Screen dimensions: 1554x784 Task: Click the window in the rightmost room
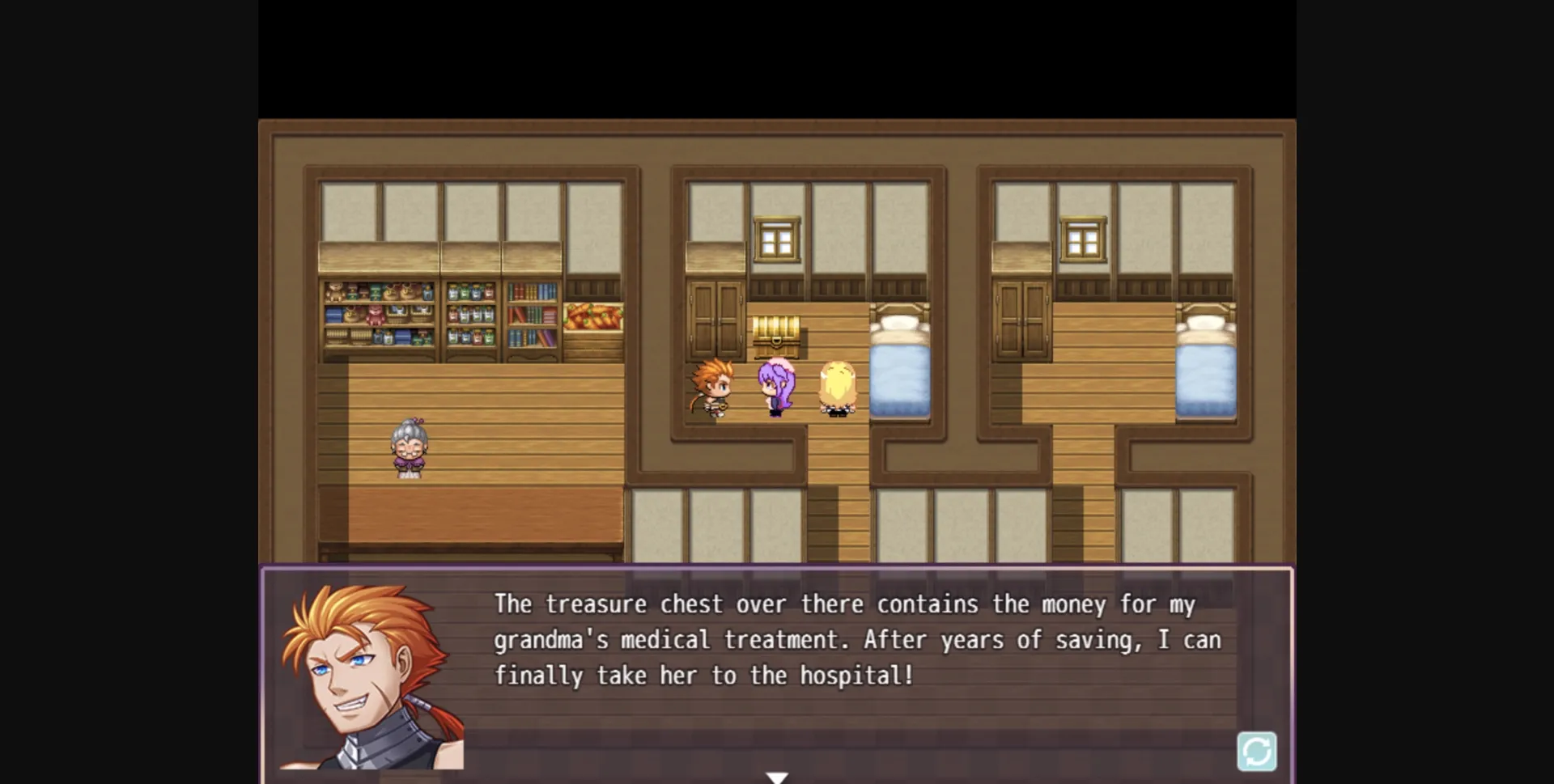1082,239
